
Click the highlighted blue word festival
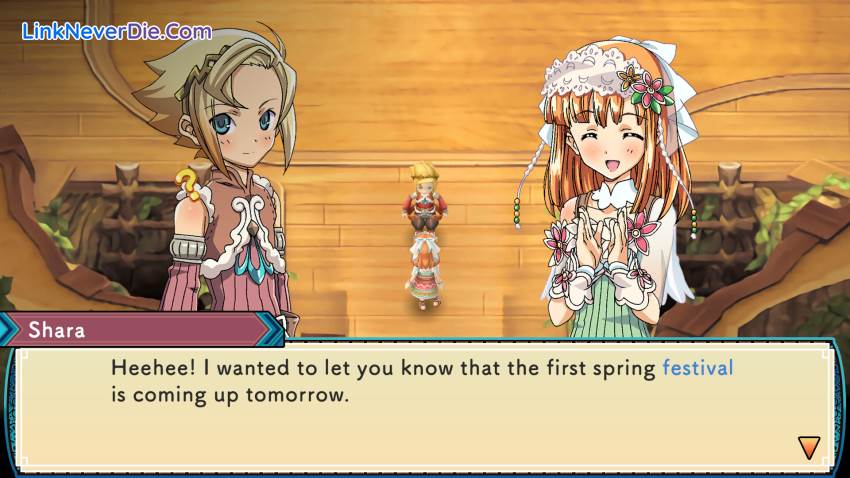[x=698, y=368]
